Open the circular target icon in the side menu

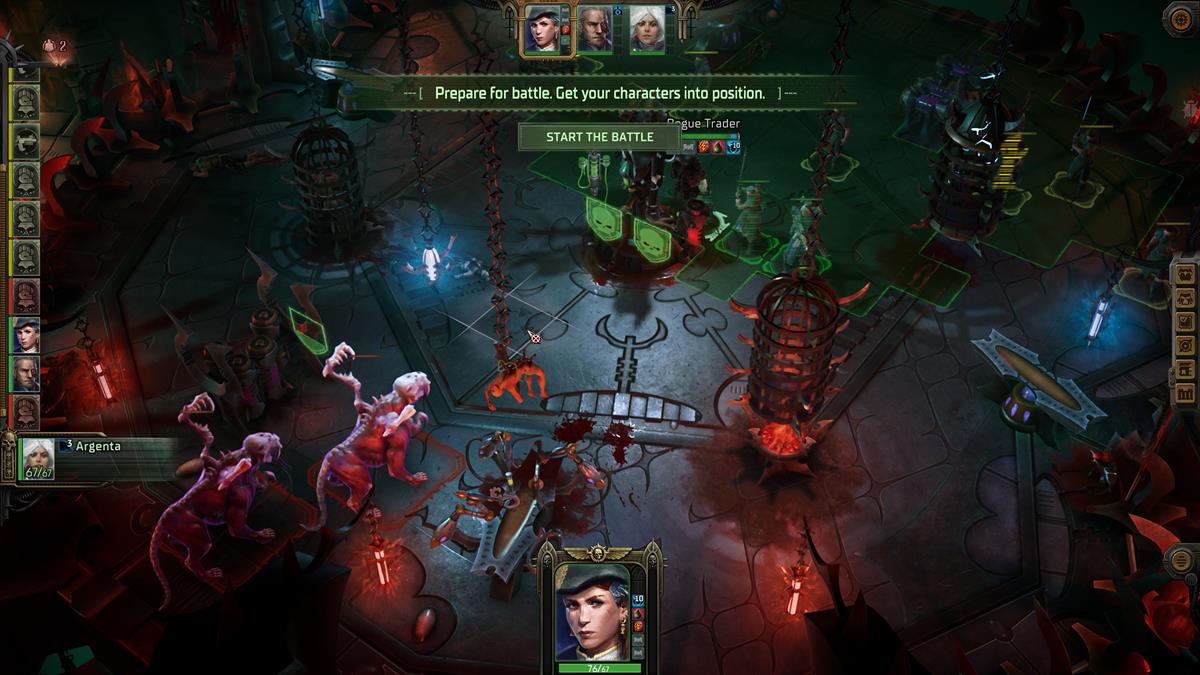coord(1185,346)
